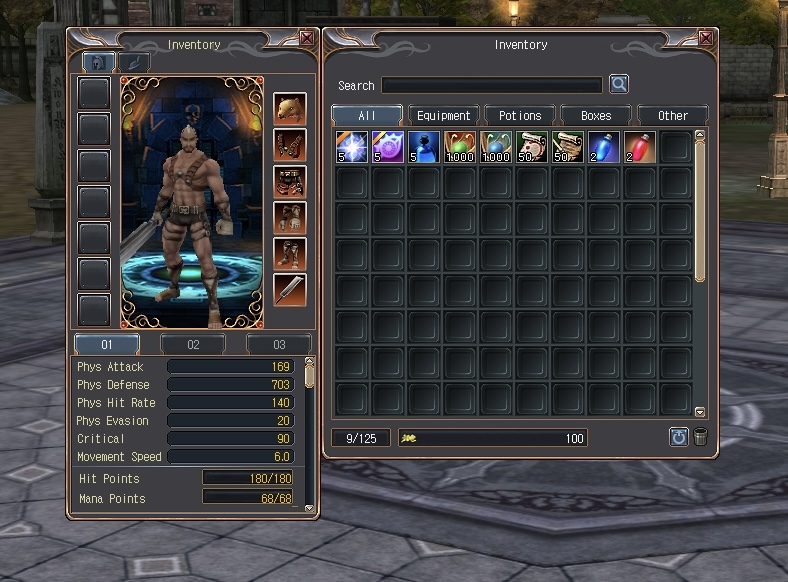Open stats page 03
The width and height of the screenshot is (788, 582).
(279, 345)
